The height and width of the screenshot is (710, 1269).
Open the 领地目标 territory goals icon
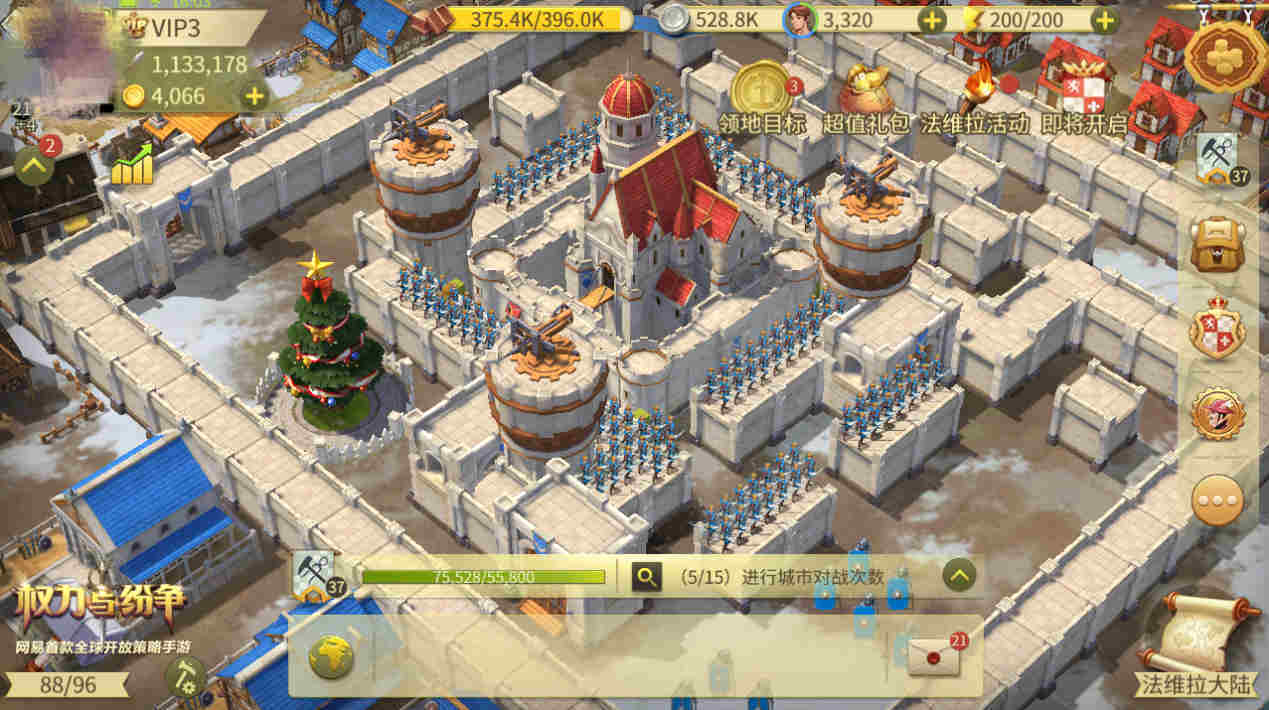[x=761, y=90]
